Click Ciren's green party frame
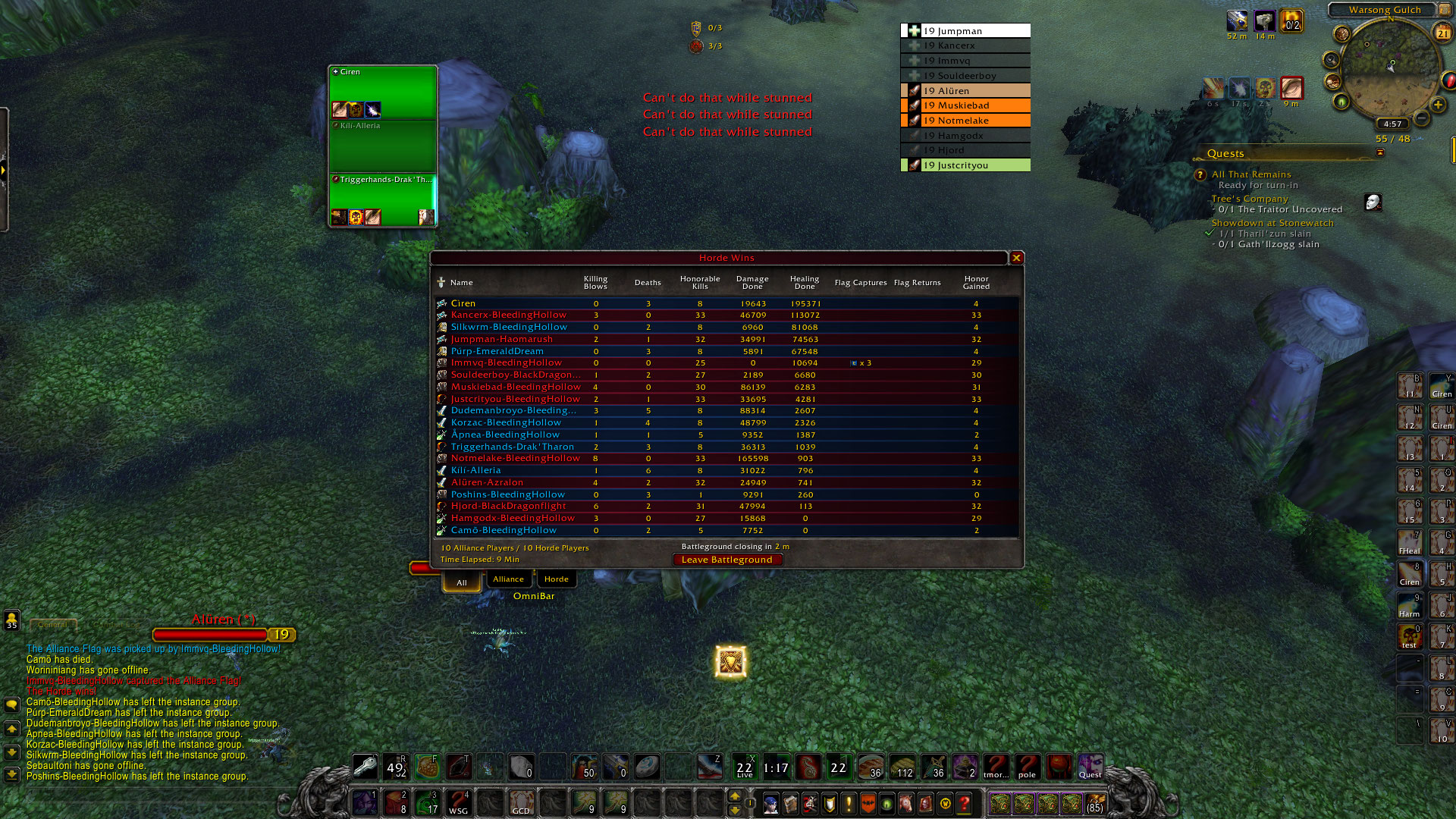This screenshot has height=819, width=1456. 383,93
